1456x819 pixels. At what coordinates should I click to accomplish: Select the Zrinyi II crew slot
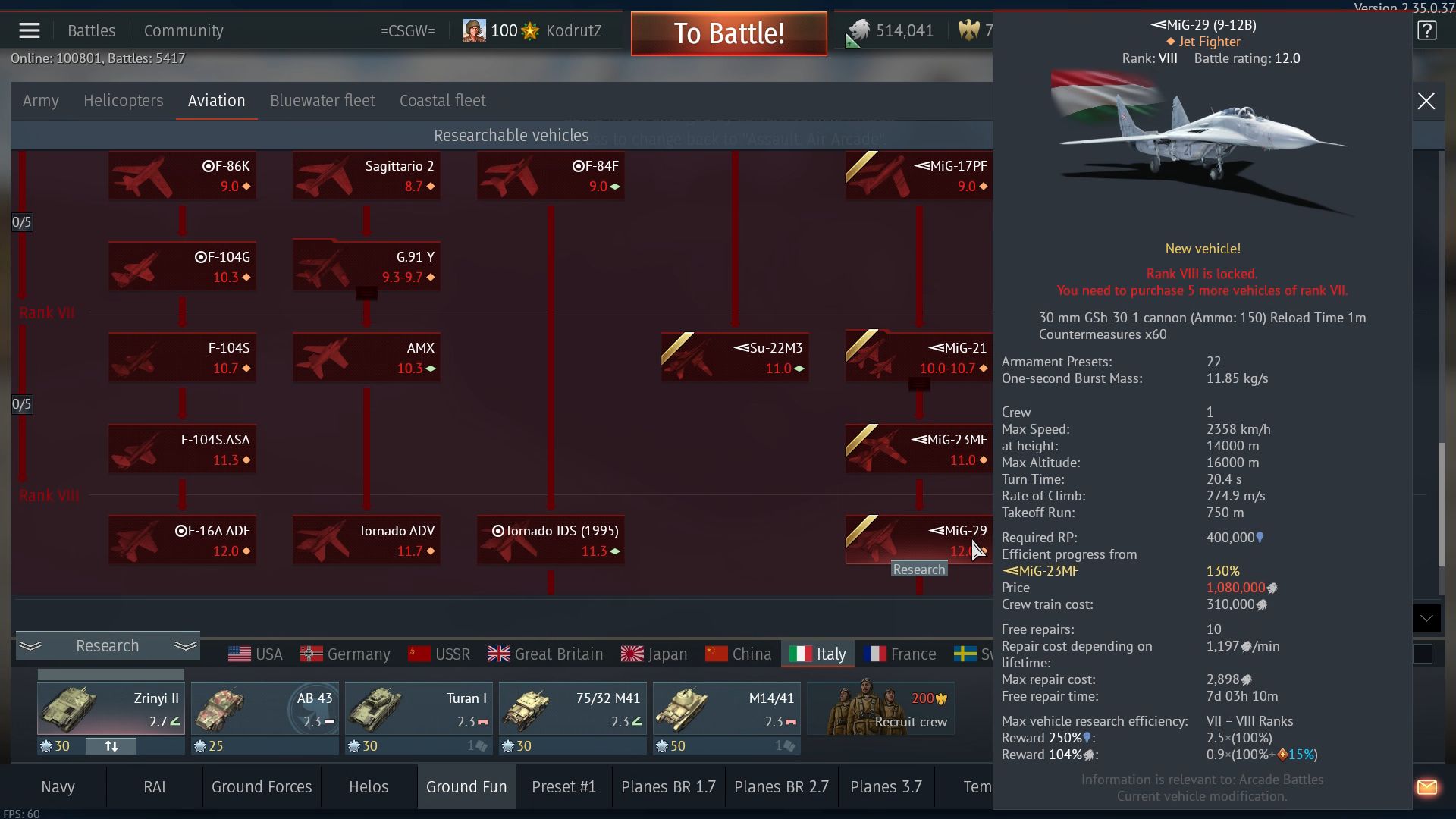(x=111, y=709)
